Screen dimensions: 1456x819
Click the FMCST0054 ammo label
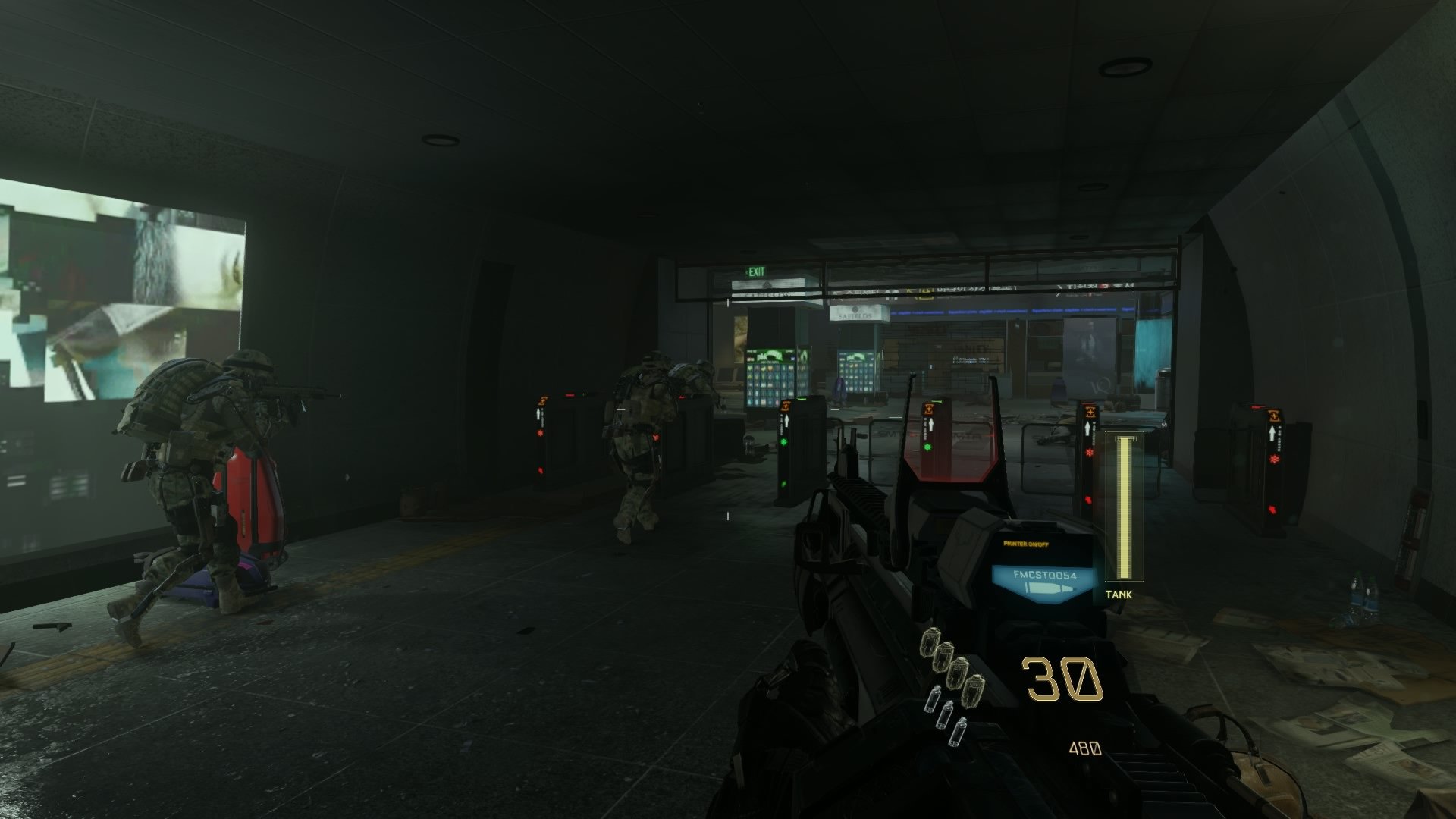(x=1045, y=575)
